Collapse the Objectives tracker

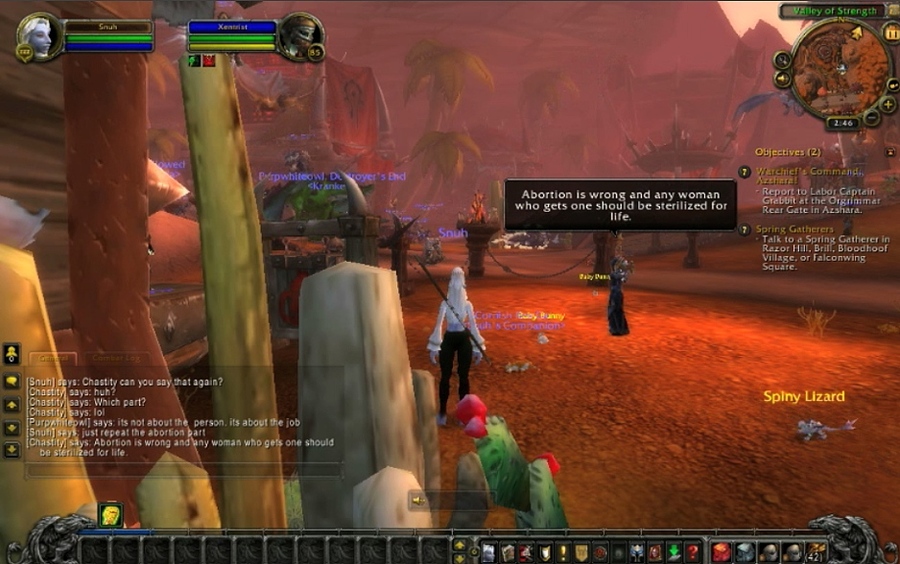889,152
